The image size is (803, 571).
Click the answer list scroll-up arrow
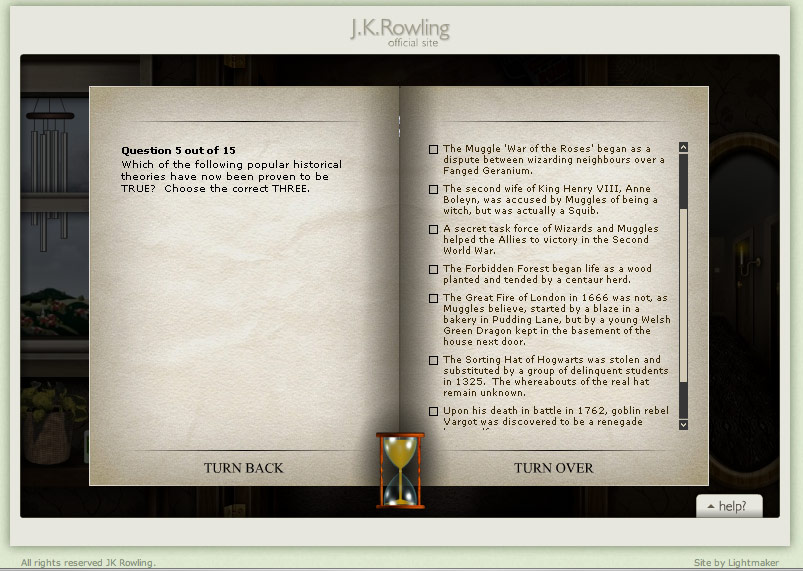click(683, 147)
